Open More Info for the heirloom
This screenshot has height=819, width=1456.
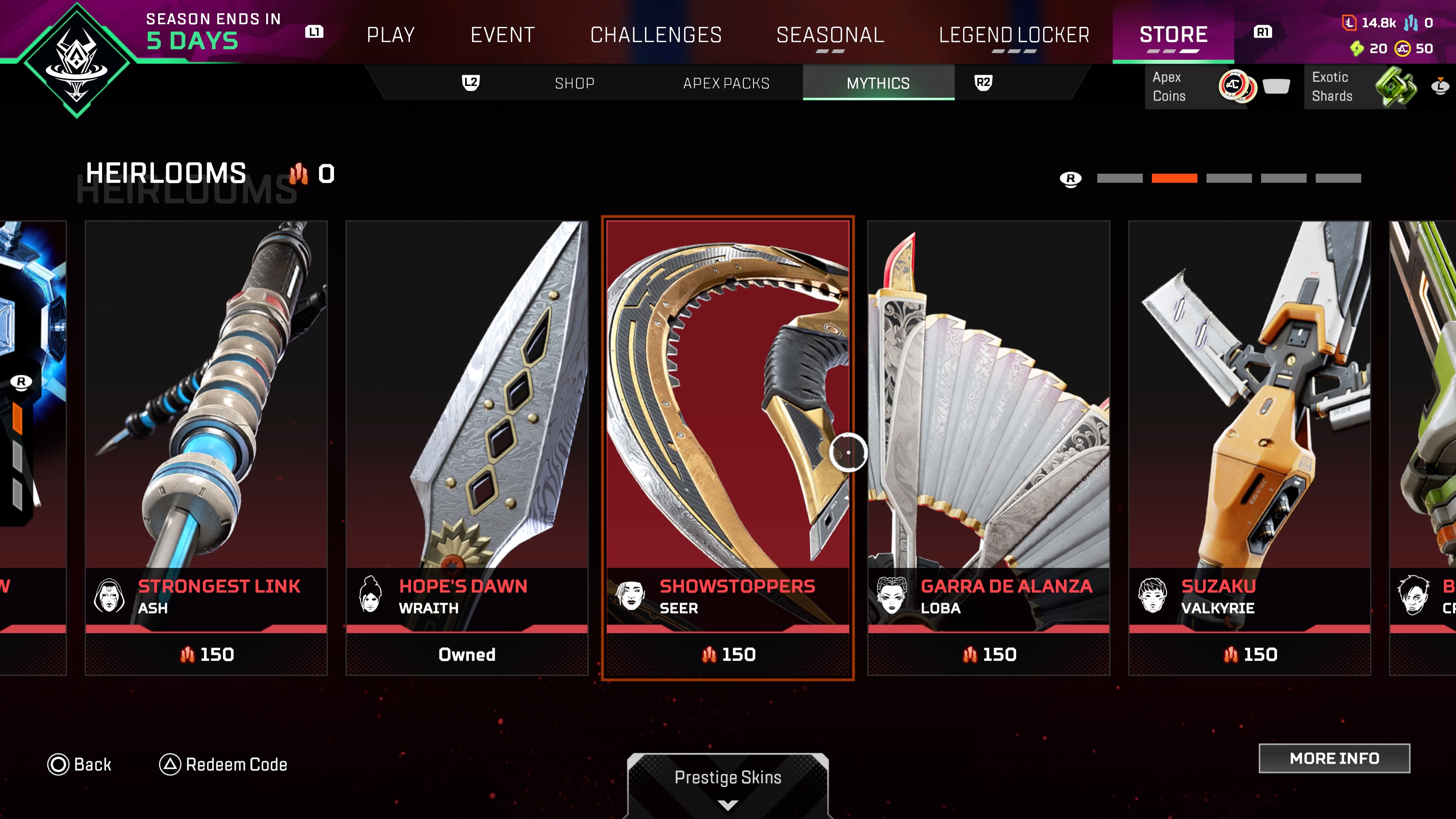click(1334, 758)
